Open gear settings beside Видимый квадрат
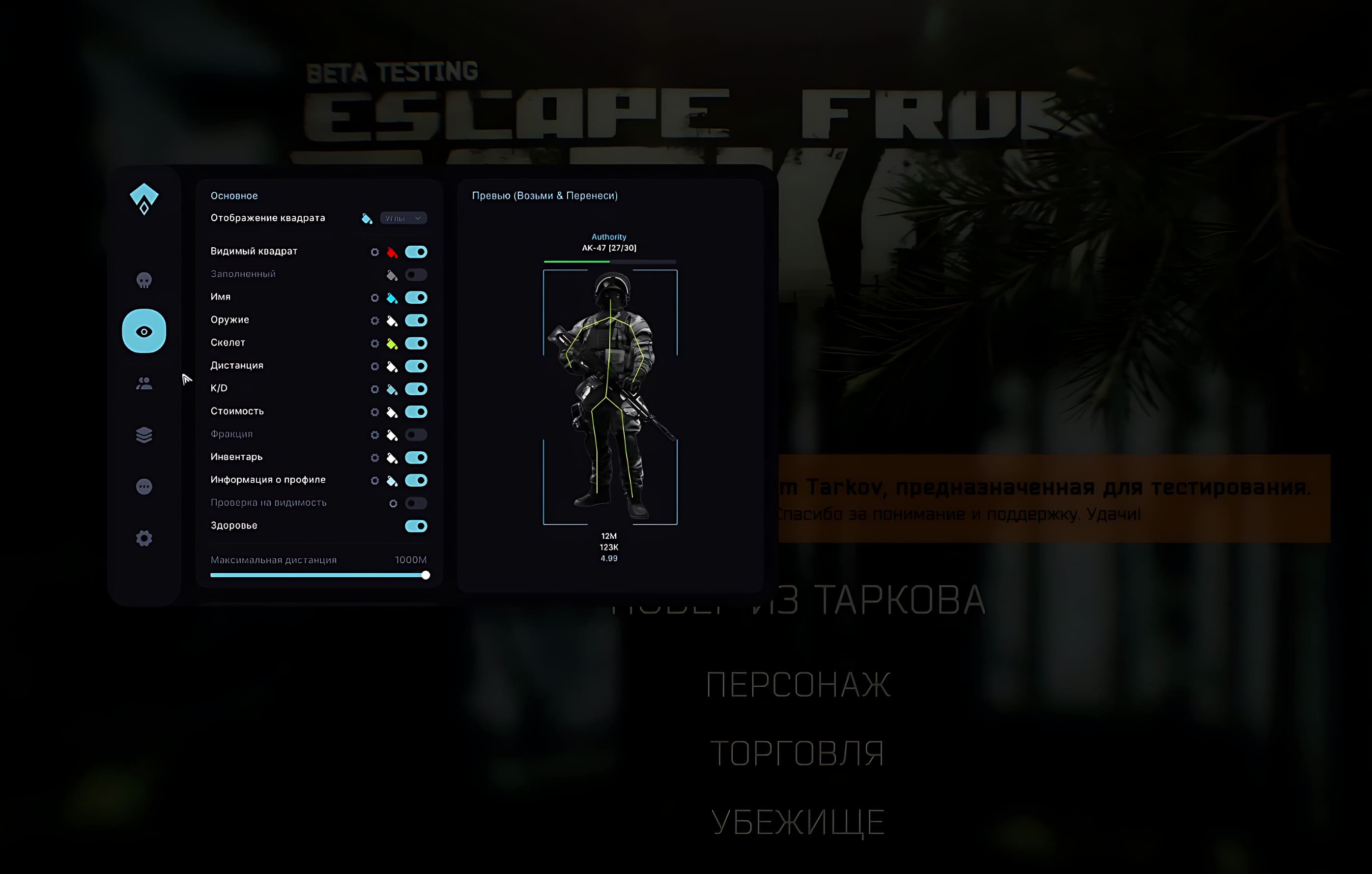 375,251
